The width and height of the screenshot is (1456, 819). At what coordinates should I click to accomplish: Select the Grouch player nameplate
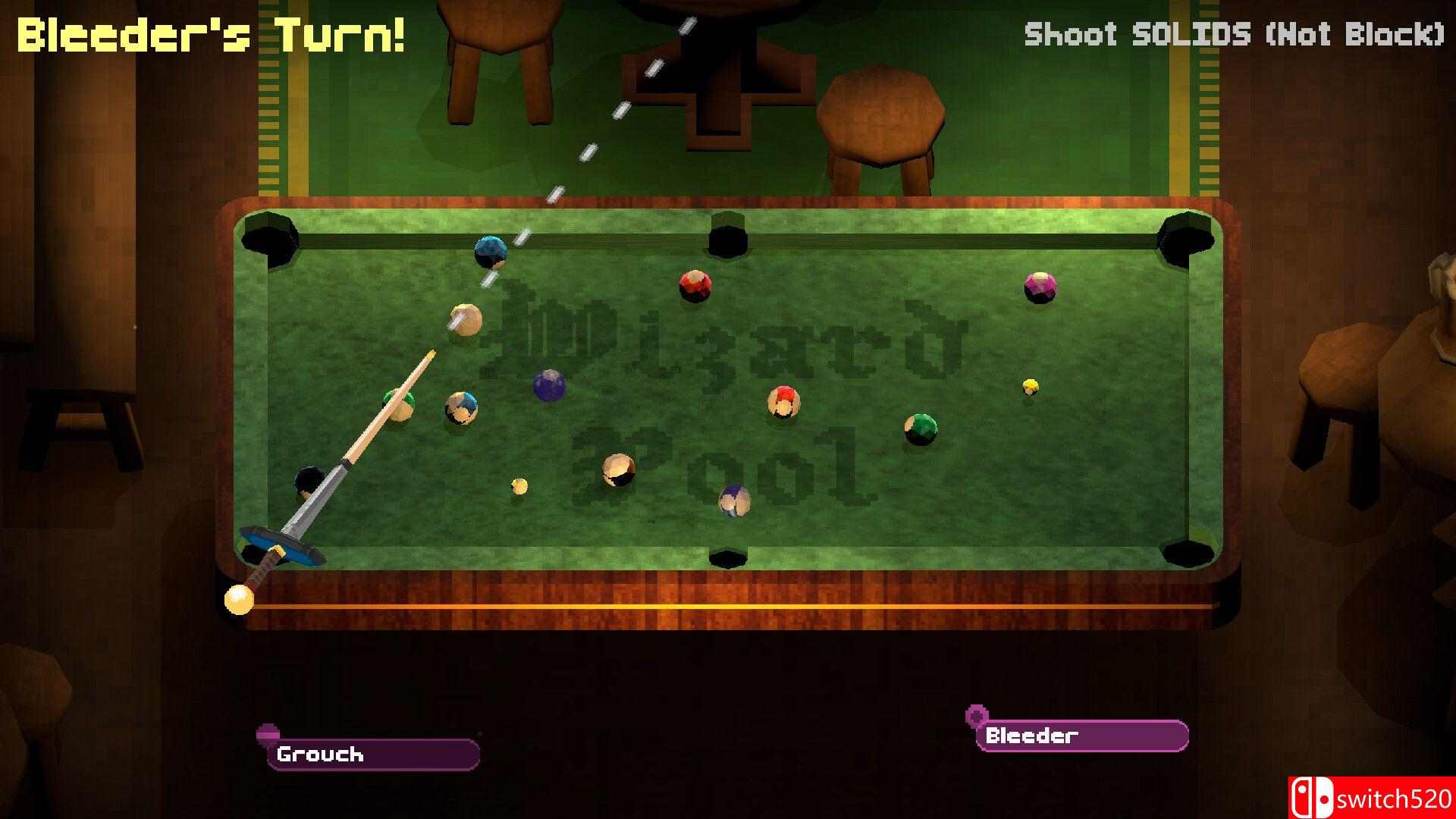tap(373, 754)
